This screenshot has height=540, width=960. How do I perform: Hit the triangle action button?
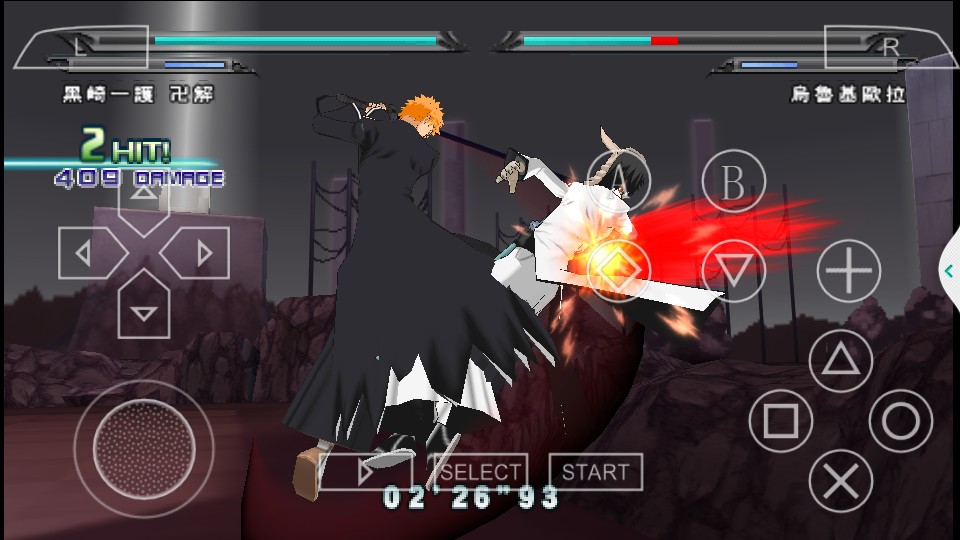840,361
